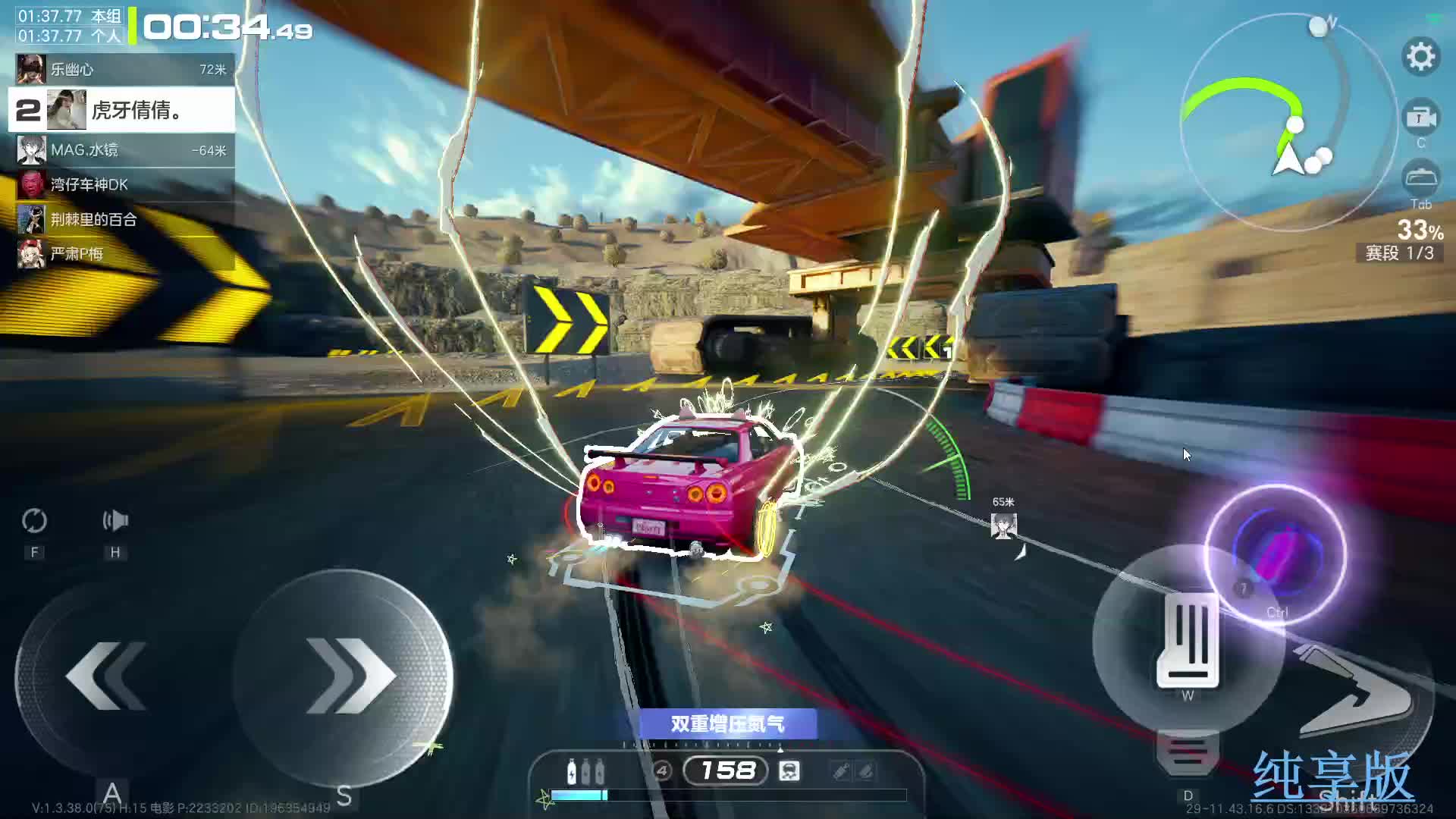Tap the handbrake drift button
The height and width of the screenshot is (819, 1456).
[1188, 641]
